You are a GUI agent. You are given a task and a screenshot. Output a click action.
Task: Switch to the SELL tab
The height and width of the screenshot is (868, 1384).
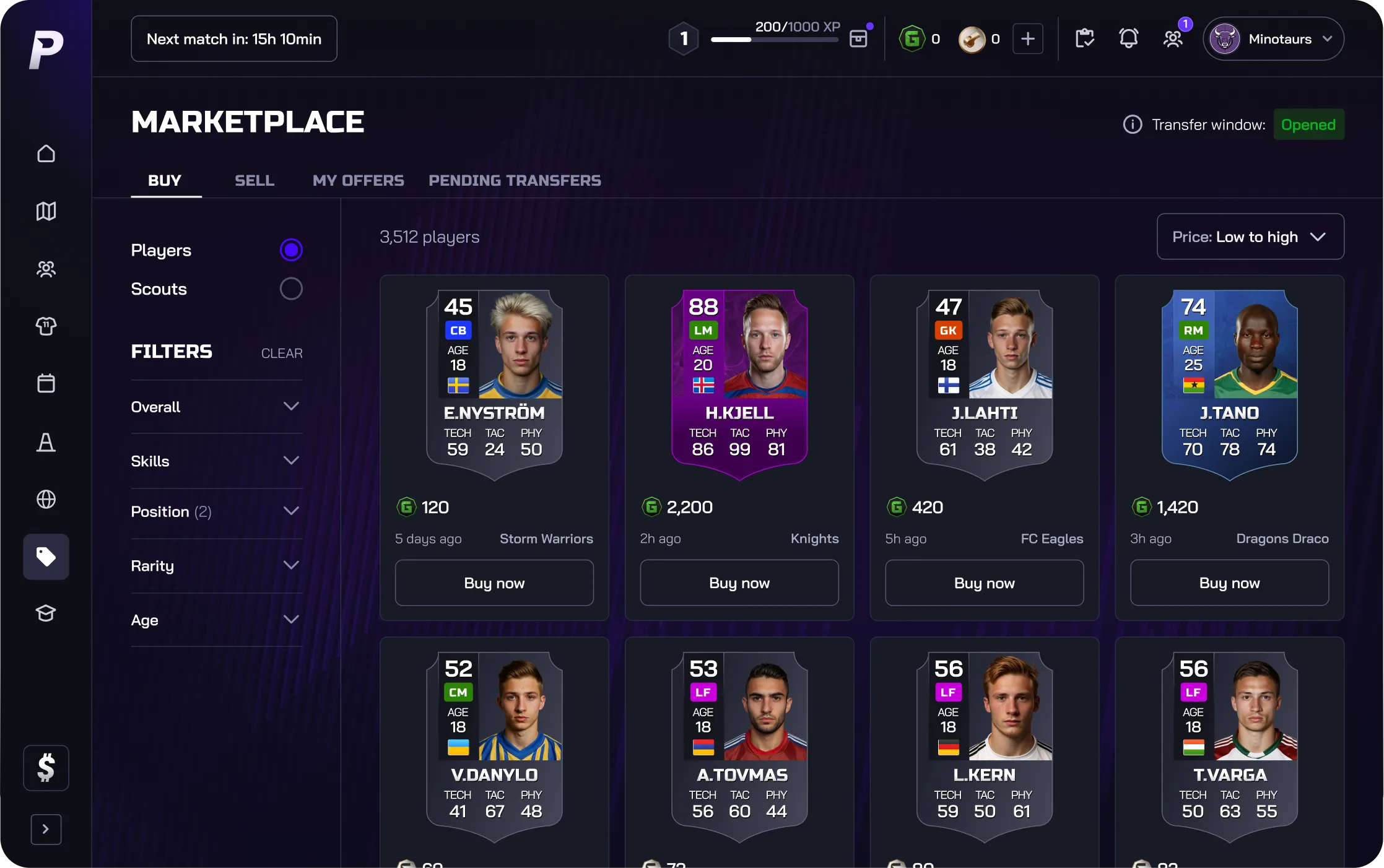pyautogui.click(x=254, y=180)
